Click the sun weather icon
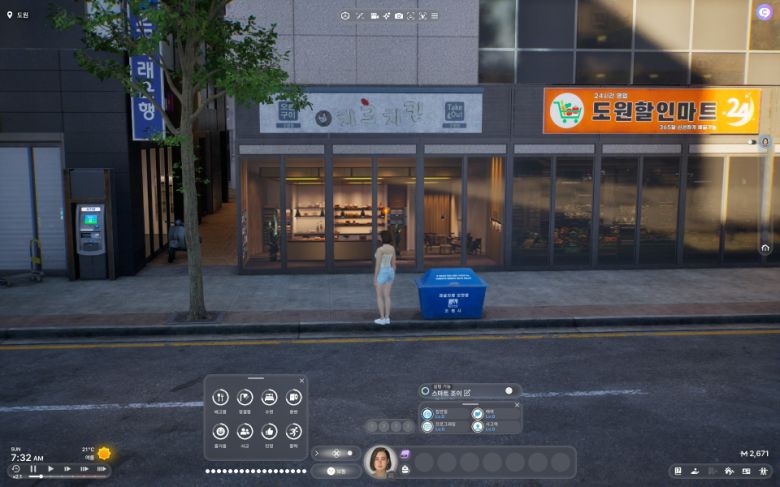The width and height of the screenshot is (780, 487). tap(104, 453)
